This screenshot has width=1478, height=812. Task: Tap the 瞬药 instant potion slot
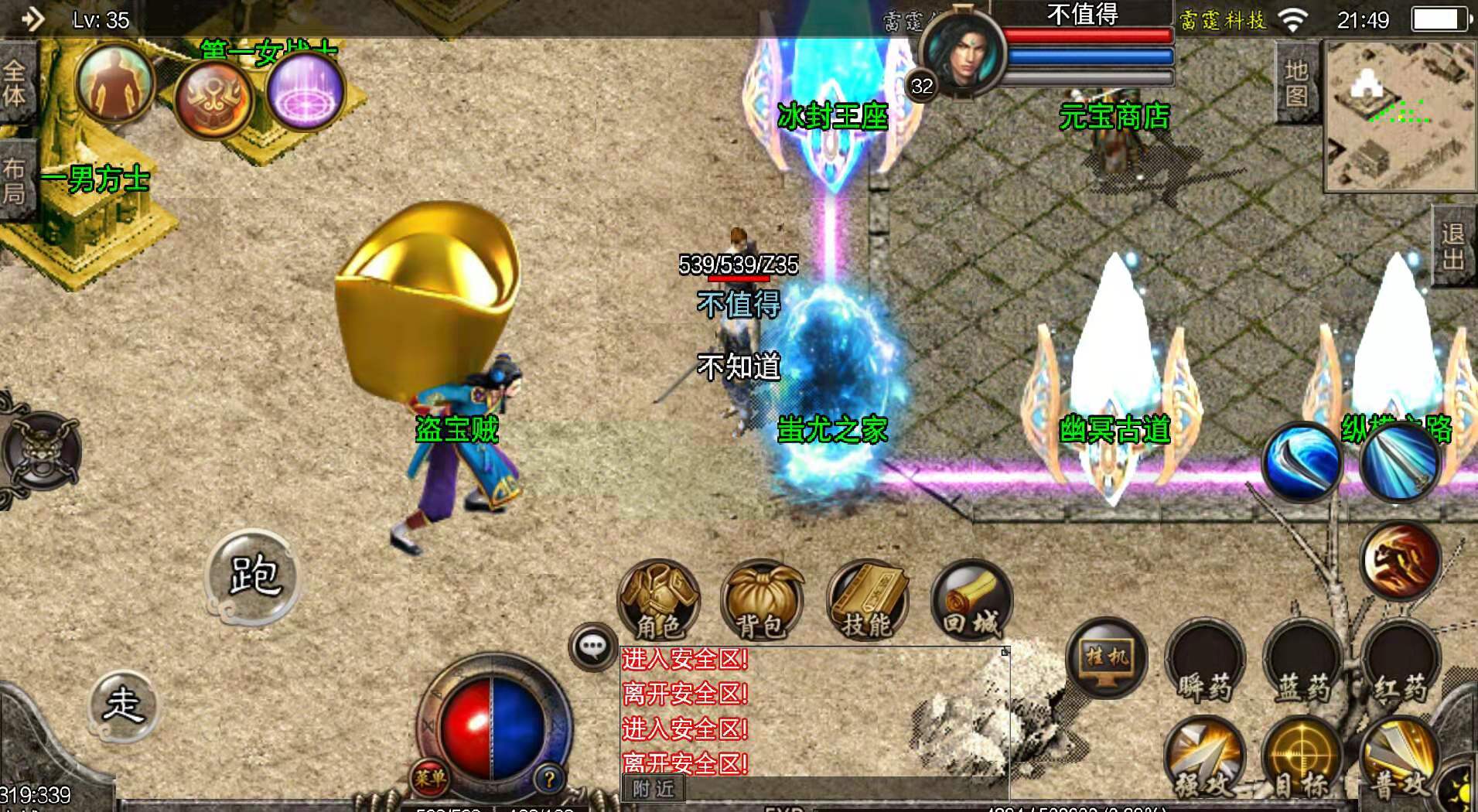[x=1204, y=664]
